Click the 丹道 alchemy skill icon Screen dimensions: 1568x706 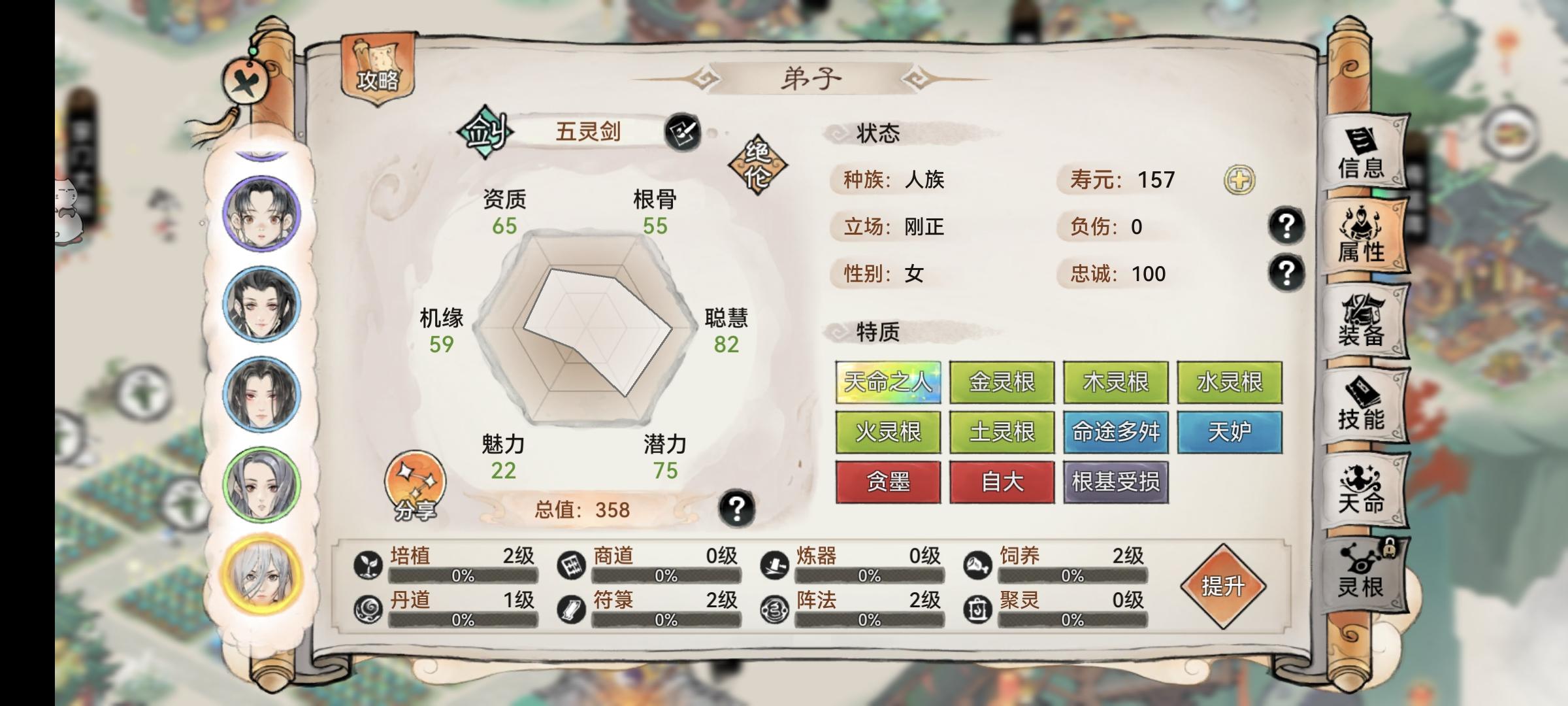367,609
